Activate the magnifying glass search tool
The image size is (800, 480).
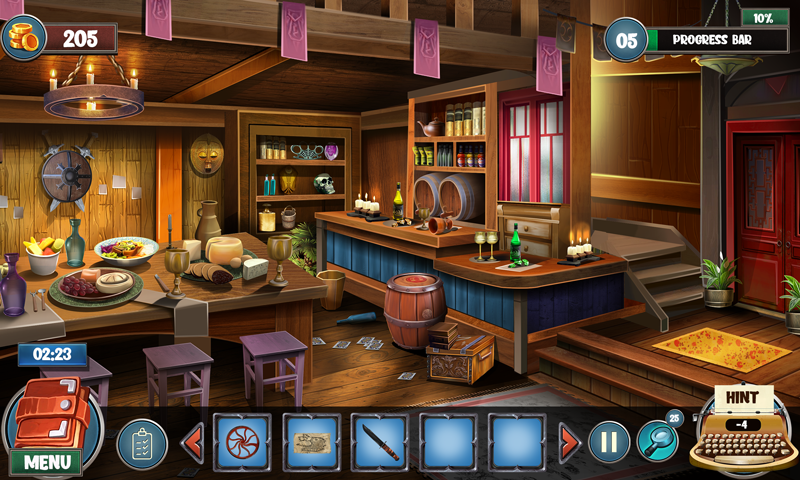click(657, 439)
